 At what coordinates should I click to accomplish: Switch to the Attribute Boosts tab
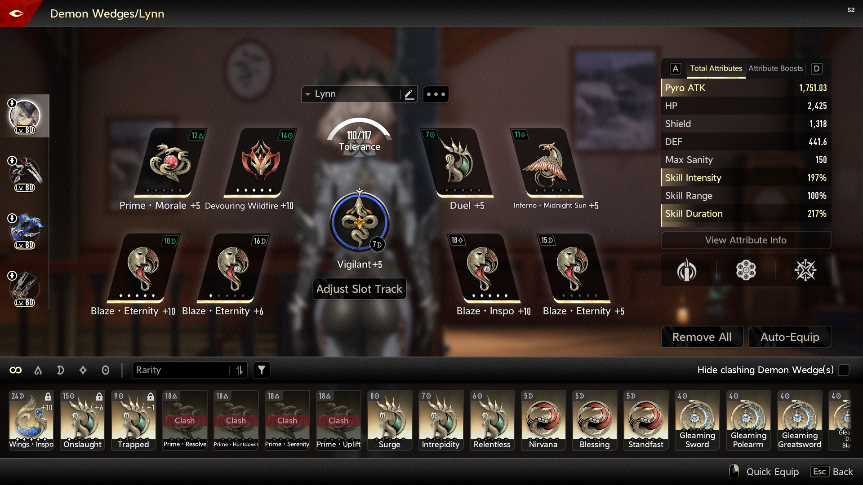pos(775,69)
